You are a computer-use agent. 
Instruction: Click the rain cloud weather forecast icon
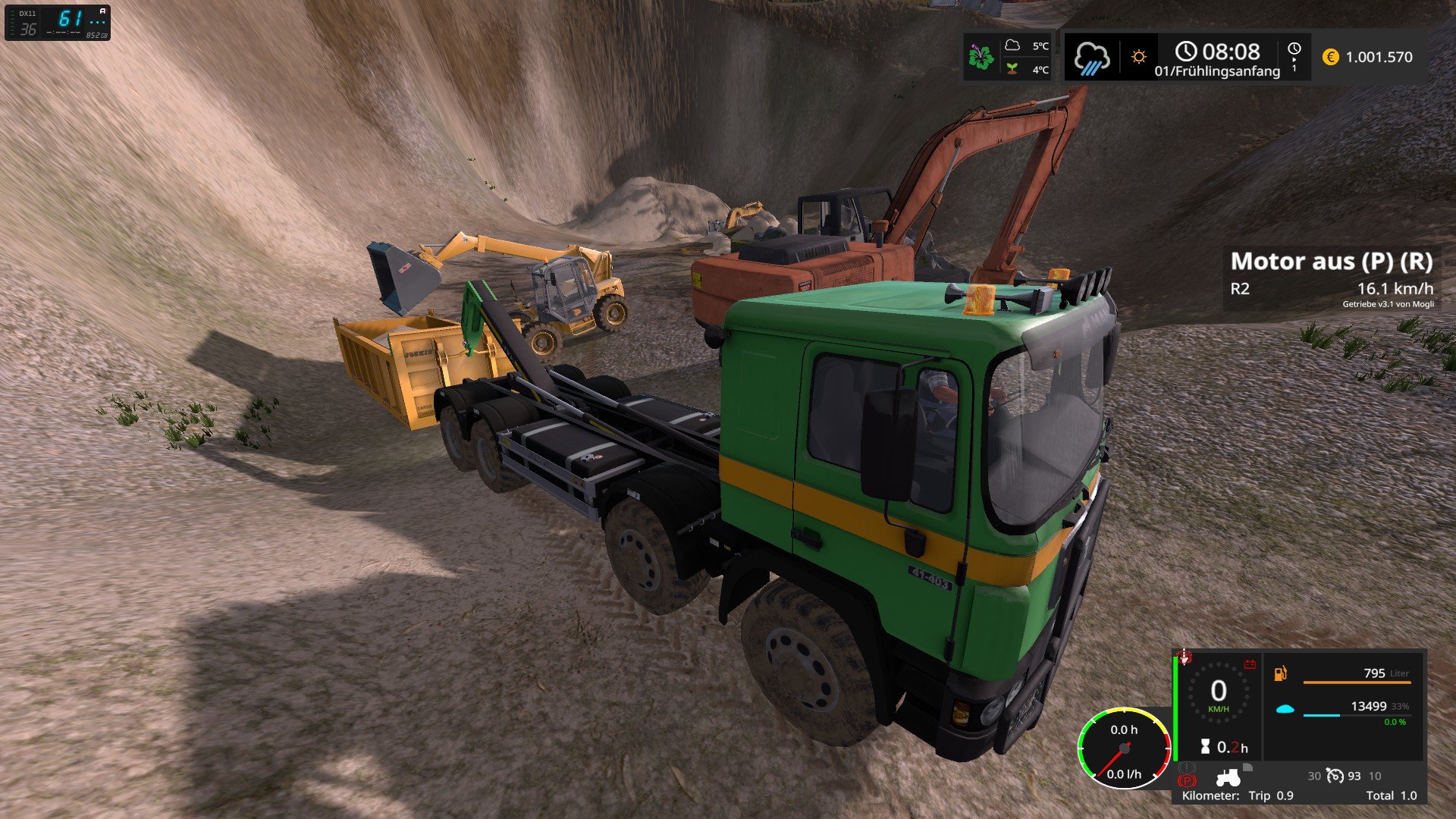click(1091, 58)
